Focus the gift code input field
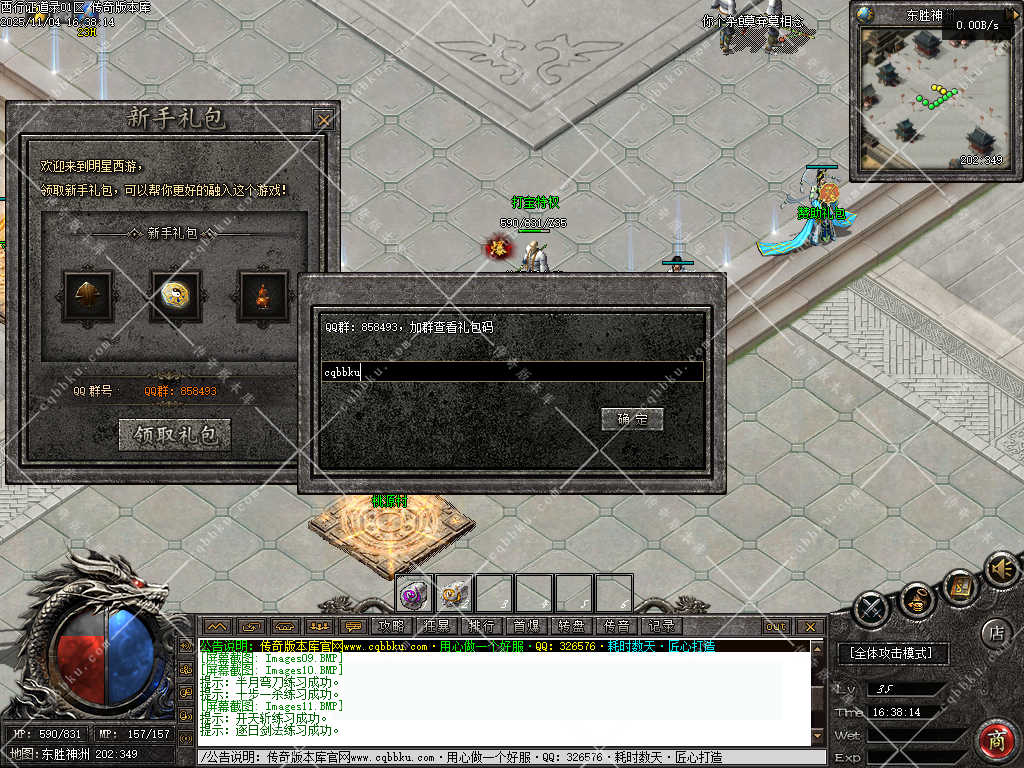The height and width of the screenshot is (768, 1024). (510, 372)
